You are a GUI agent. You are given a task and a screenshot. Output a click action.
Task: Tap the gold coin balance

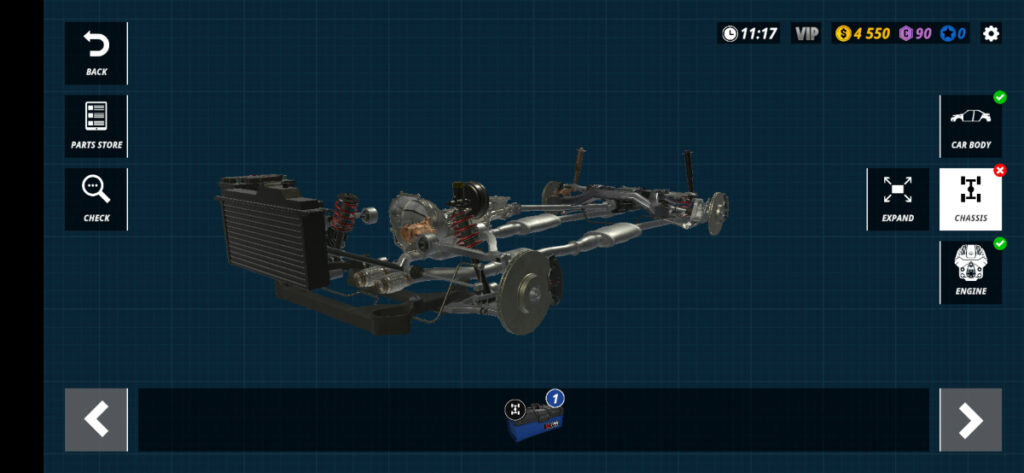point(862,34)
